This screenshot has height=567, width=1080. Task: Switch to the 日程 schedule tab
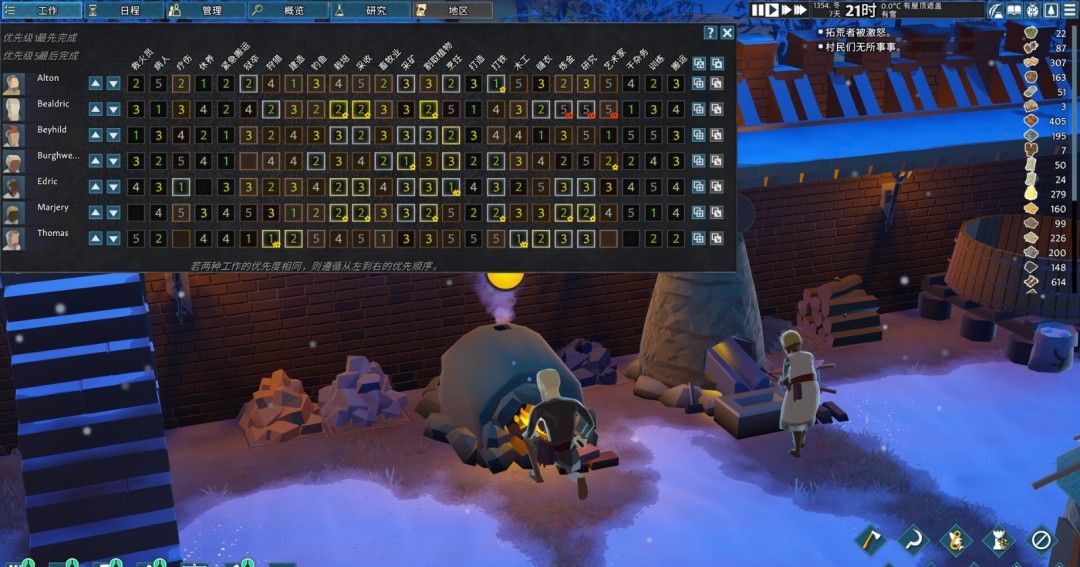(x=123, y=10)
